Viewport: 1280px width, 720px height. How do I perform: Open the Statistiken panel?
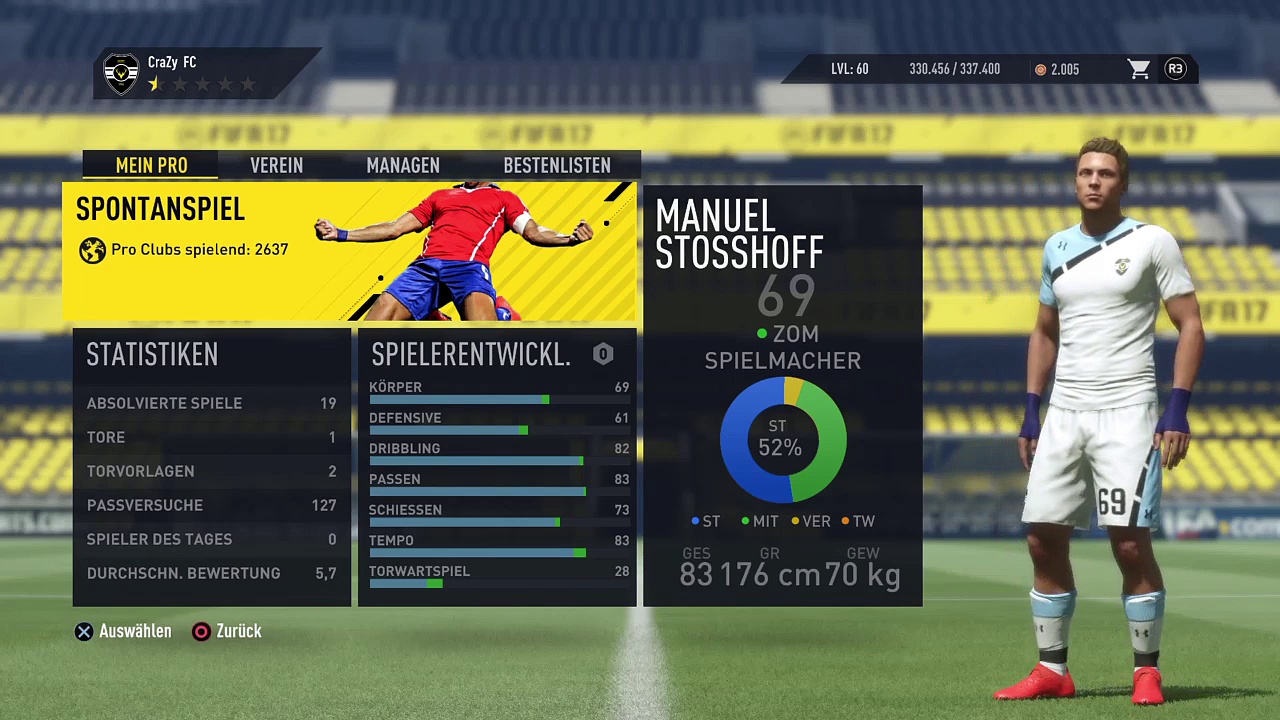point(212,466)
